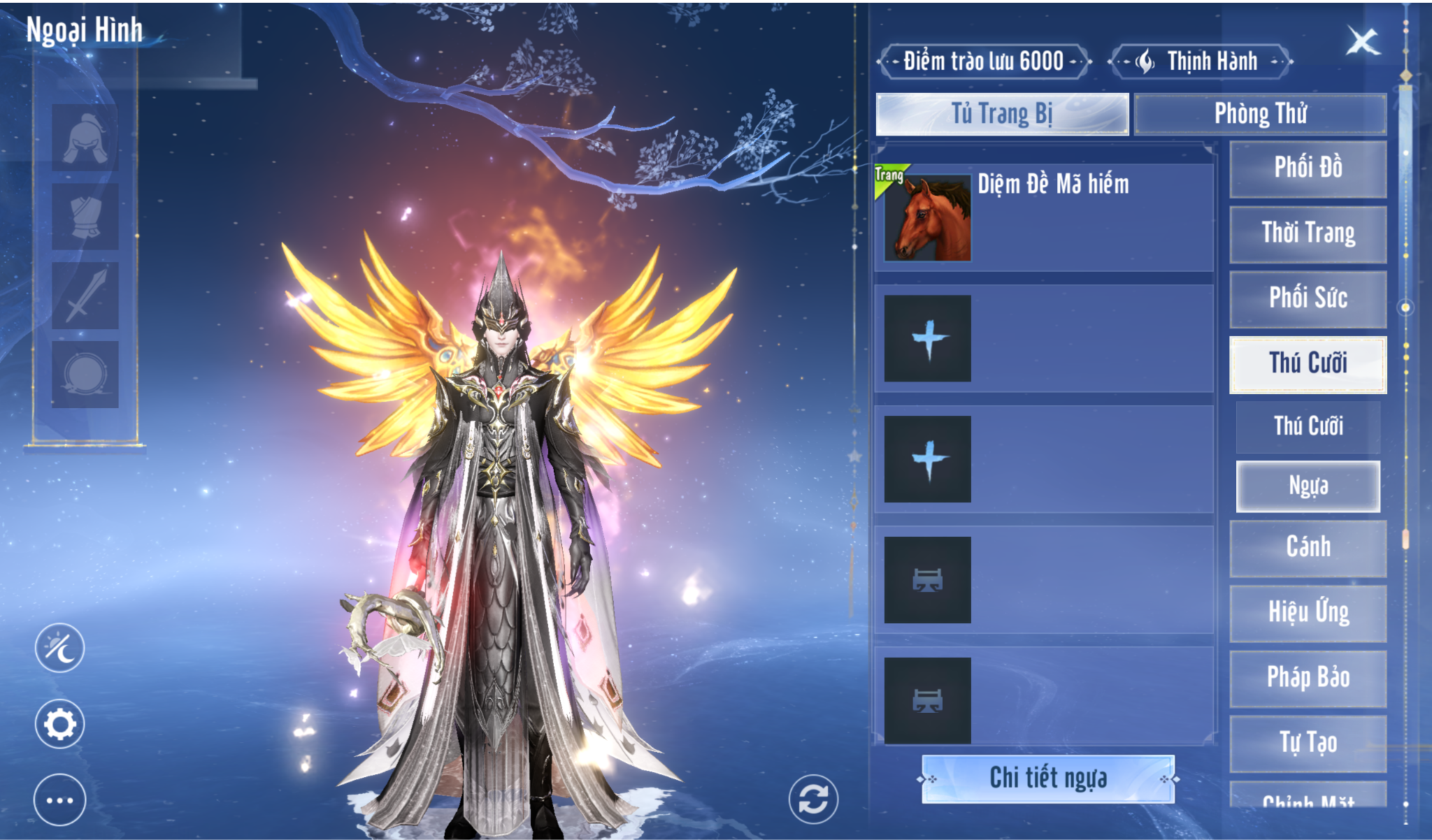
Task: Open the Thịnh Hành trending button
Action: [x=1201, y=62]
